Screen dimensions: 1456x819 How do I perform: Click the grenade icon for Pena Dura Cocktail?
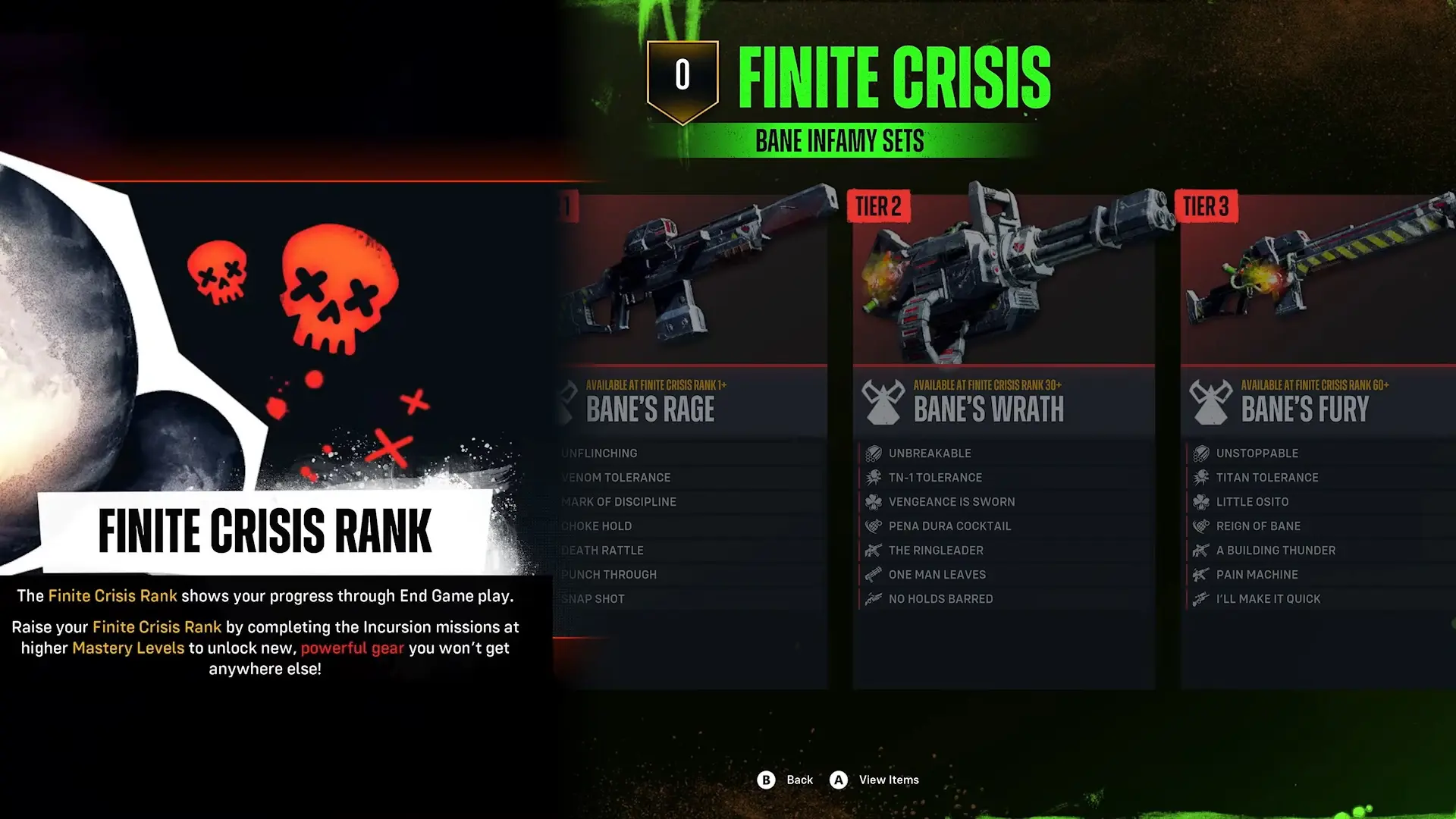872,526
